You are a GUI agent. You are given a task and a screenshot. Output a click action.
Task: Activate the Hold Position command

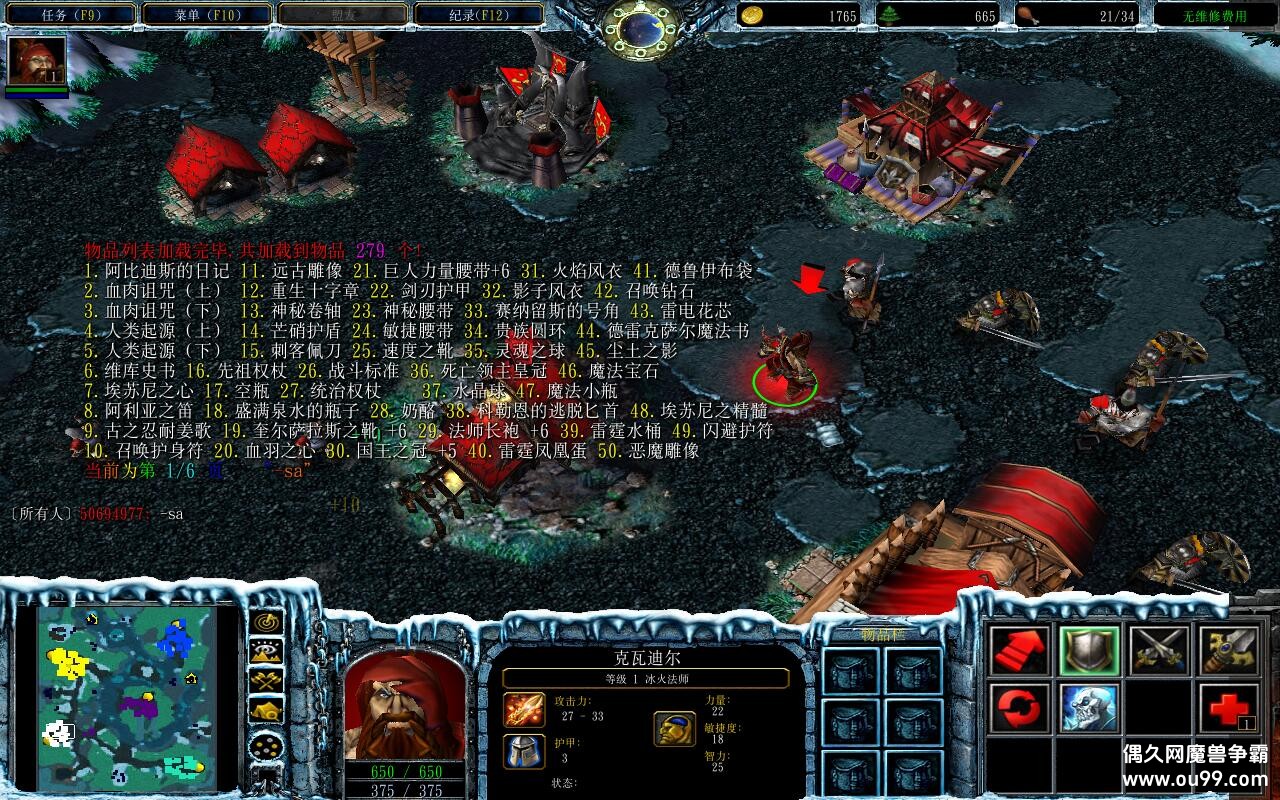pos(1159,650)
